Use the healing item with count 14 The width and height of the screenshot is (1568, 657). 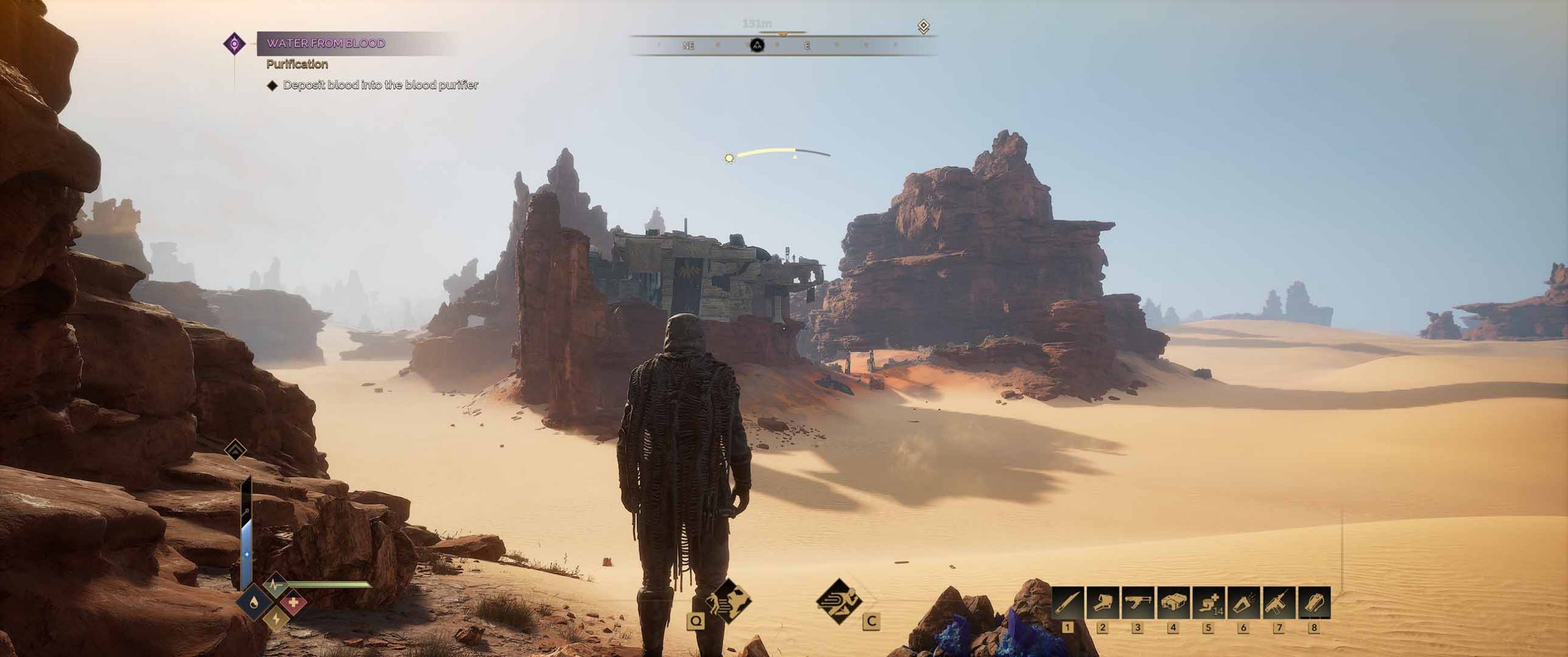click(1208, 602)
